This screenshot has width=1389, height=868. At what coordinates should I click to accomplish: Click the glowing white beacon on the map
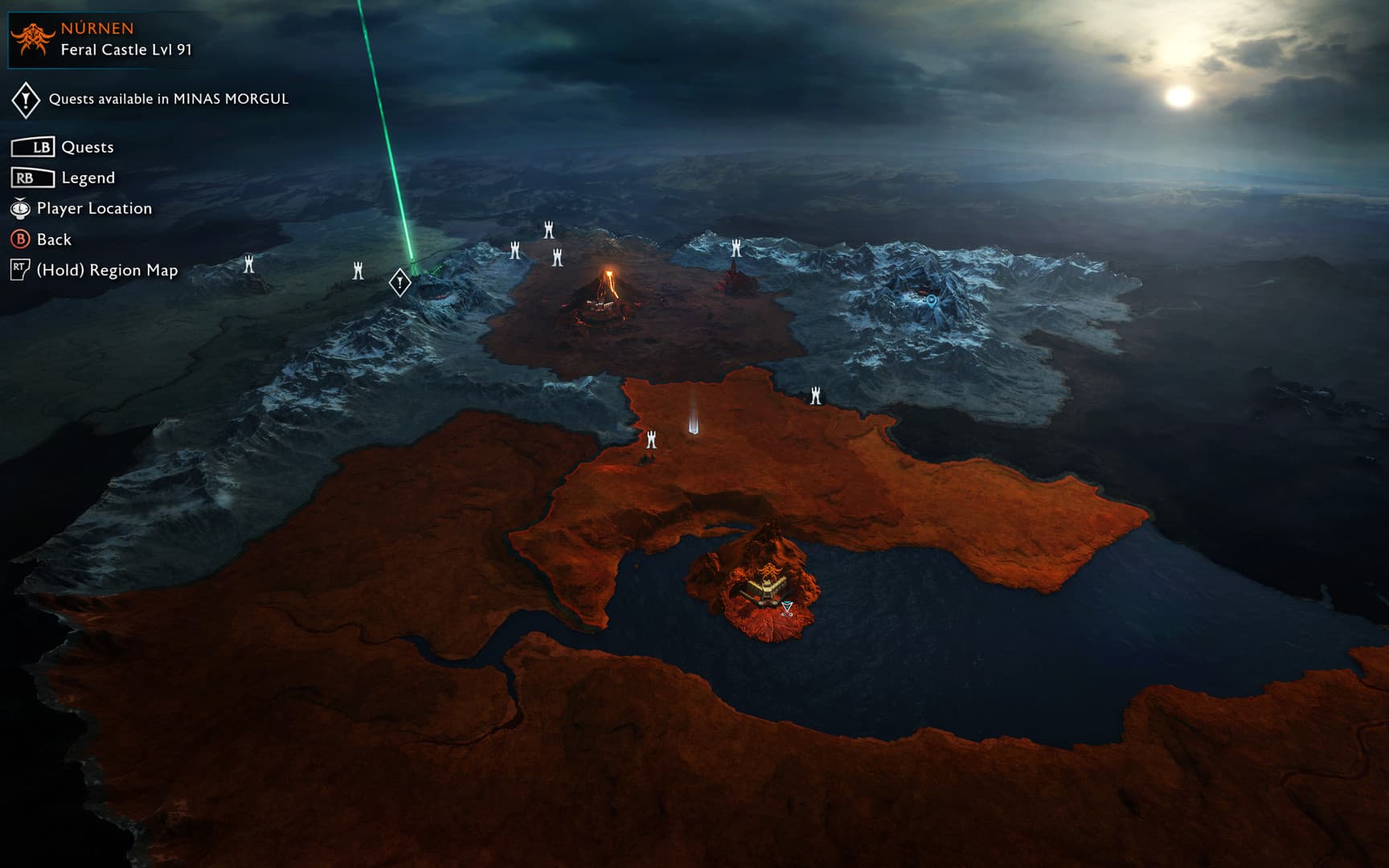point(694,422)
